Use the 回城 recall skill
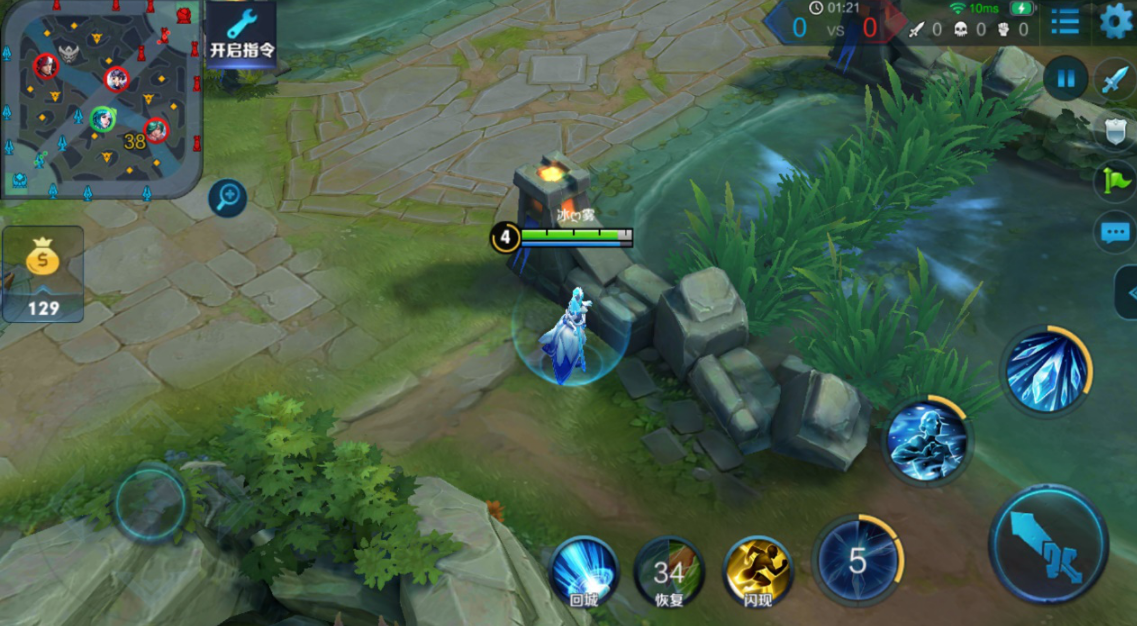This screenshot has width=1137, height=626. click(584, 571)
